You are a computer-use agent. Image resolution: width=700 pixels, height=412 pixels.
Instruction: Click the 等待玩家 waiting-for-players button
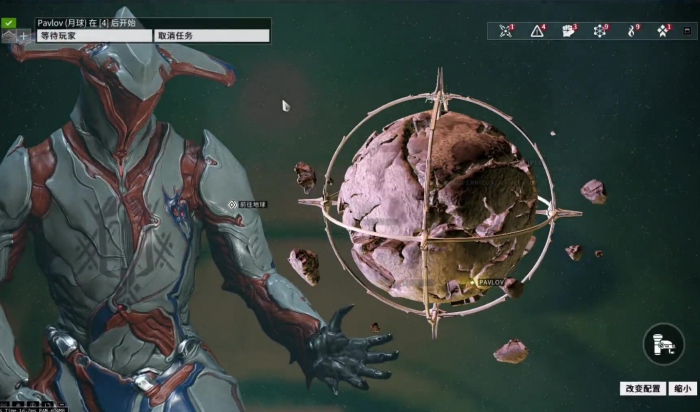[x=93, y=36]
